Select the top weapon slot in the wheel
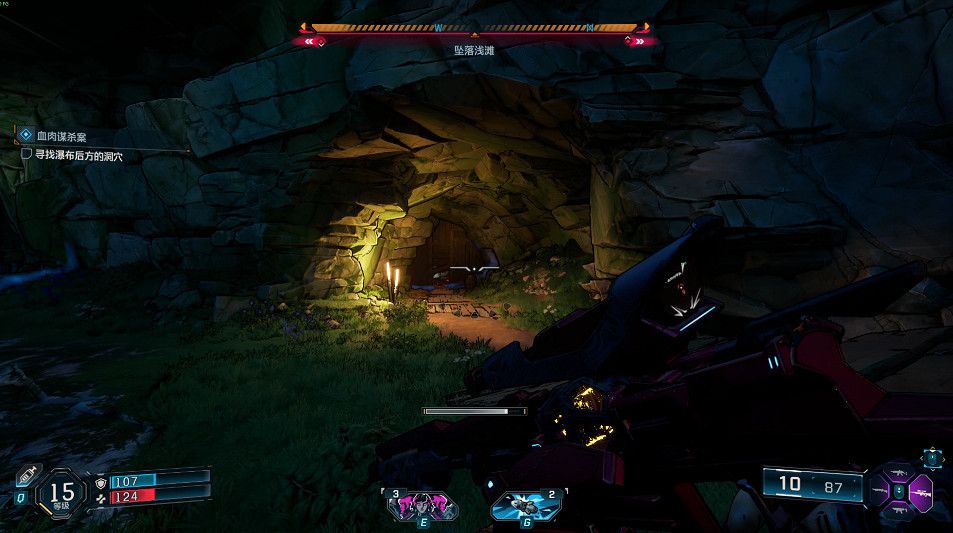The width and height of the screenshot is (953, 533). coord(900,472)
